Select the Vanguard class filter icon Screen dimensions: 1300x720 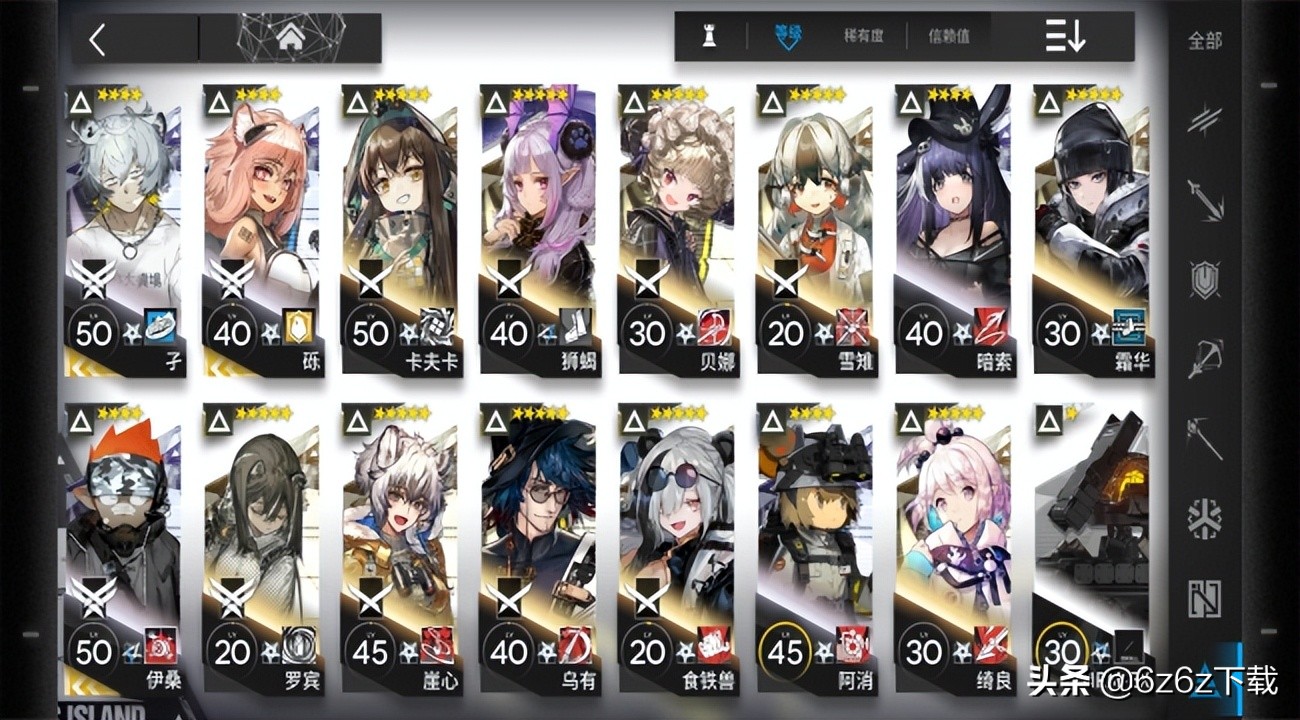[1205, 120]
